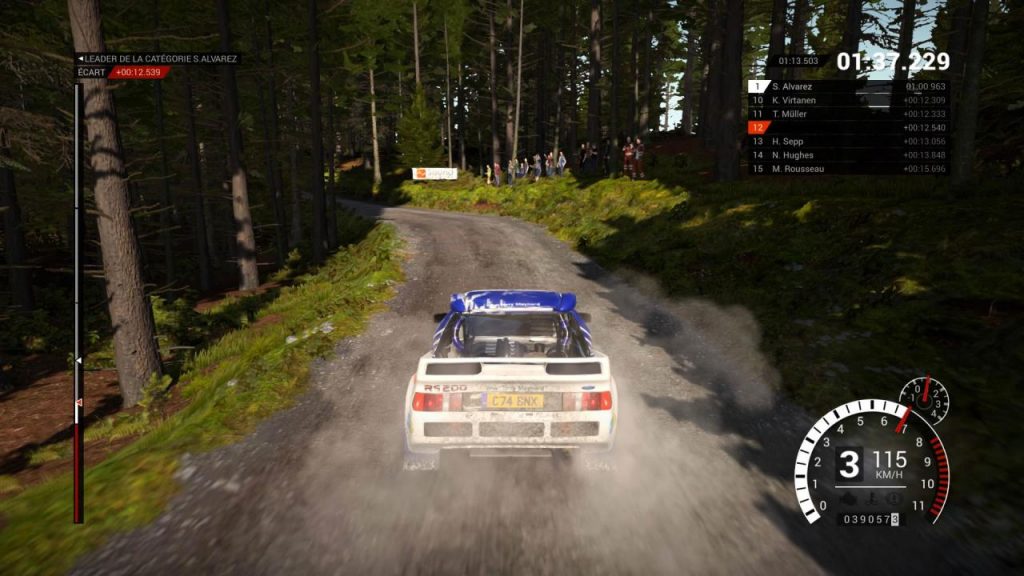Select H. Sepp leaderboard row
Screen dimensions: 1024x576
848,141
